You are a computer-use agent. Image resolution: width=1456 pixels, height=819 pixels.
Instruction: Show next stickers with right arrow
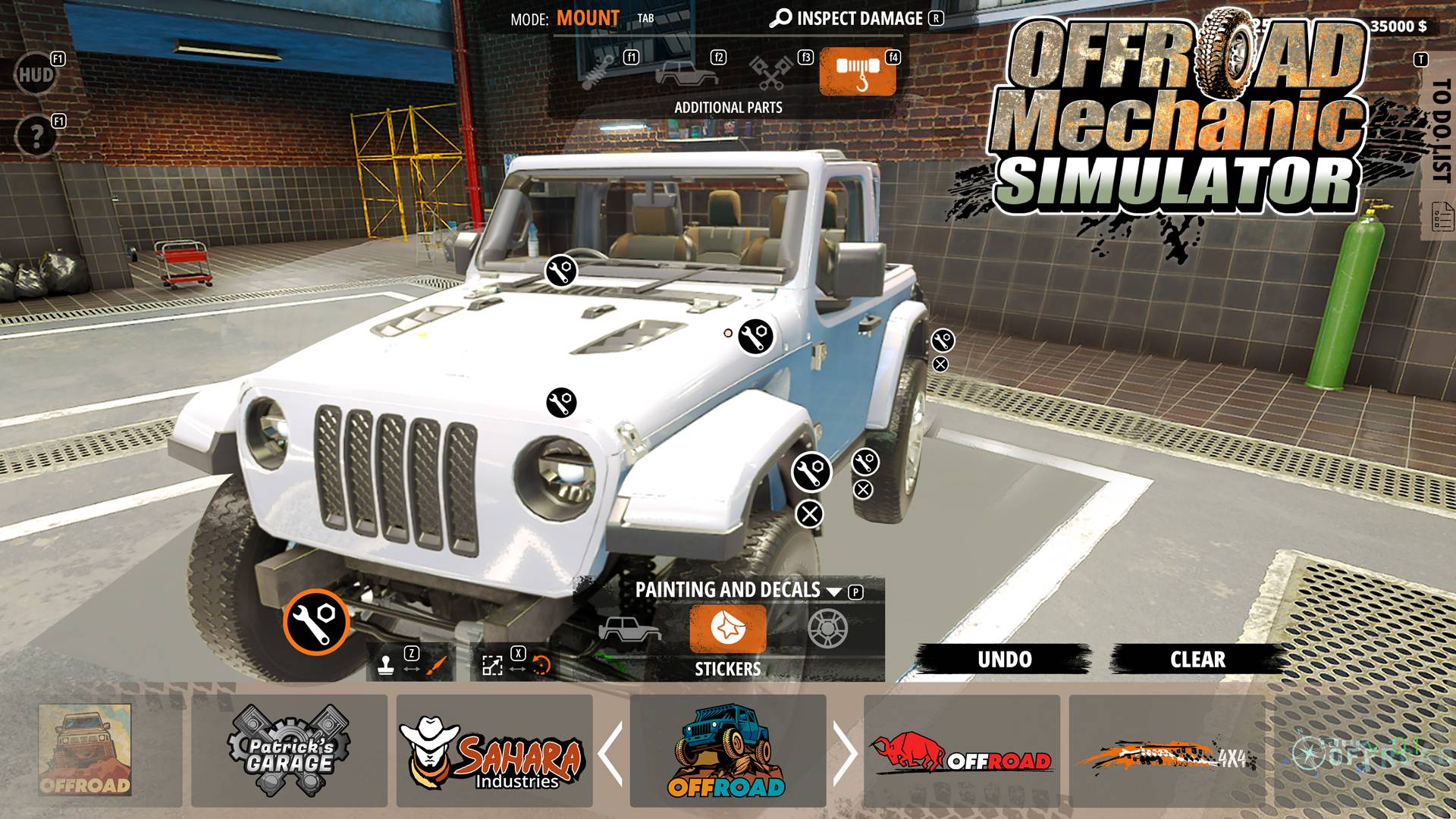845,752
